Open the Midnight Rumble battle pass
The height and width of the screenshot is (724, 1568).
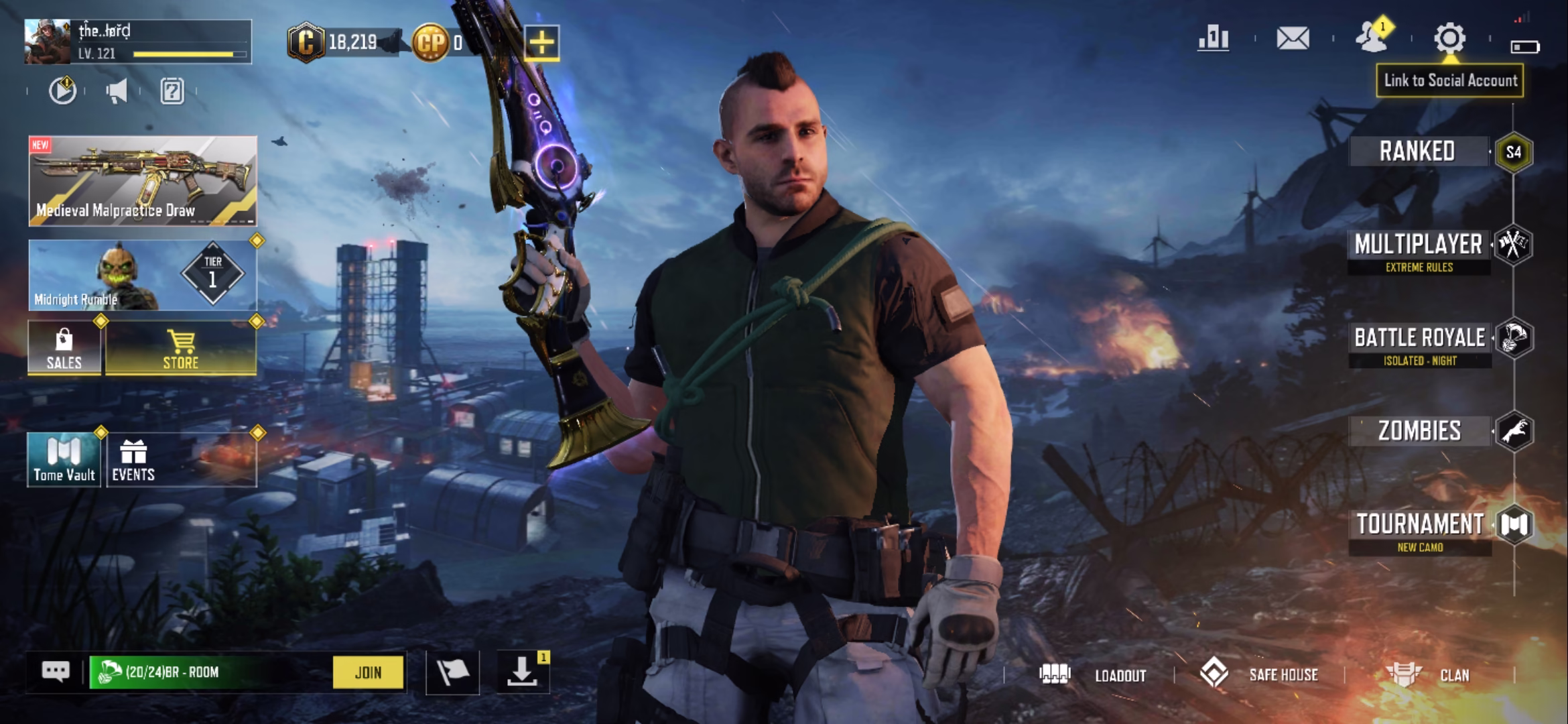point(143,276)
